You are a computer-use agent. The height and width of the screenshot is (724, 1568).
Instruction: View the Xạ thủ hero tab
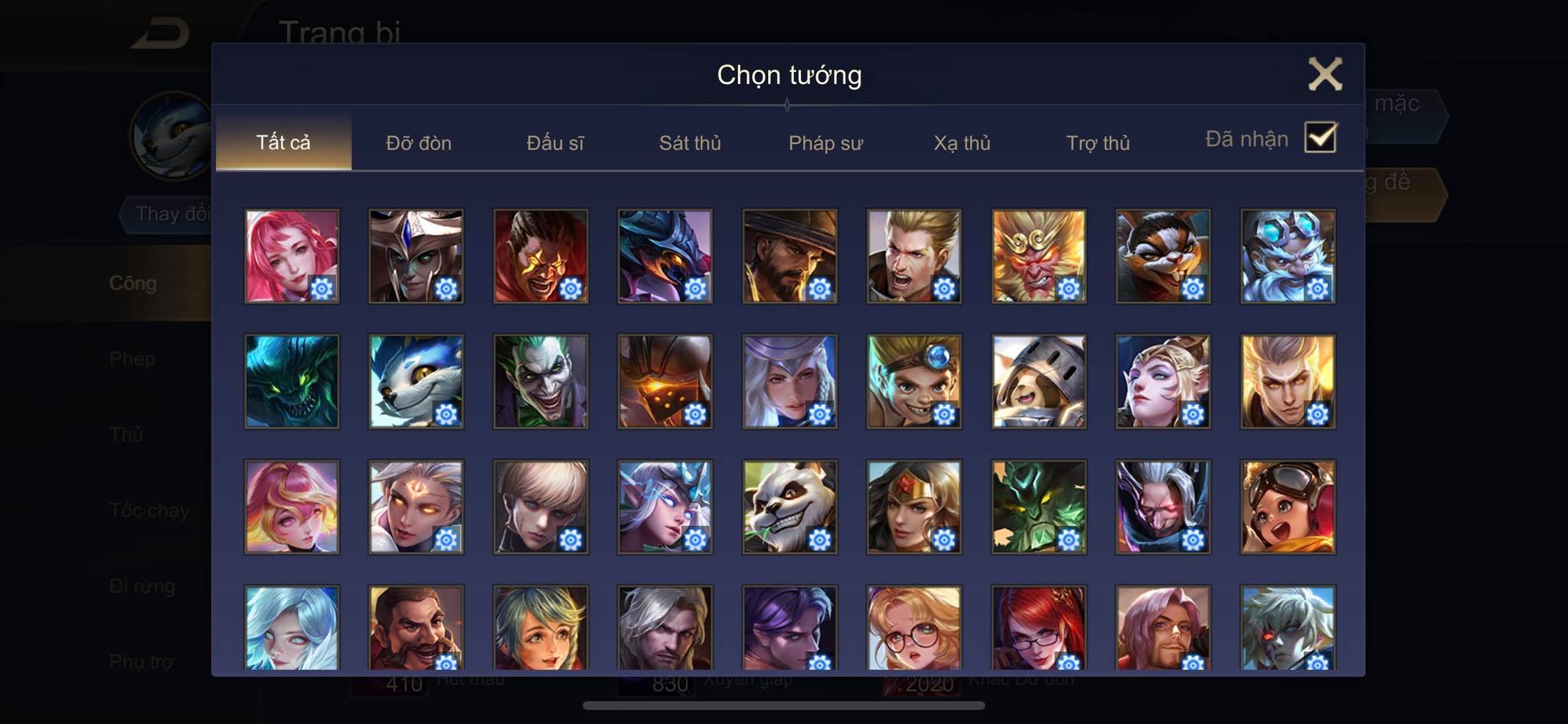coord(962,143)
